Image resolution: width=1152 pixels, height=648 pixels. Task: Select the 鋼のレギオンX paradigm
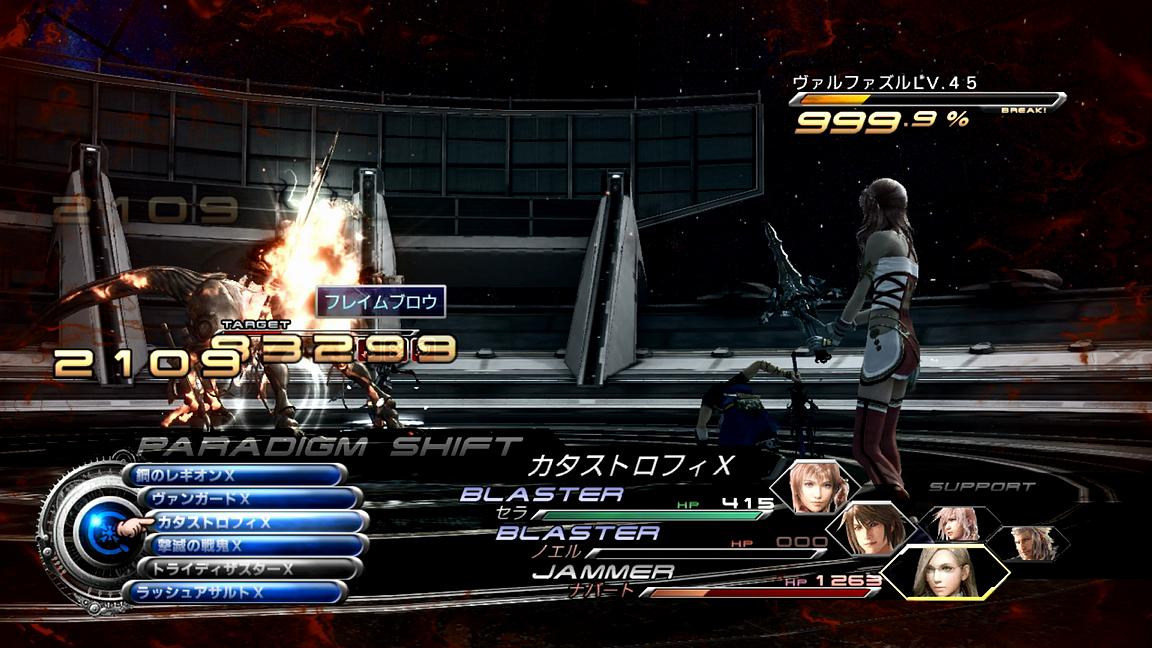pos(236,475)
